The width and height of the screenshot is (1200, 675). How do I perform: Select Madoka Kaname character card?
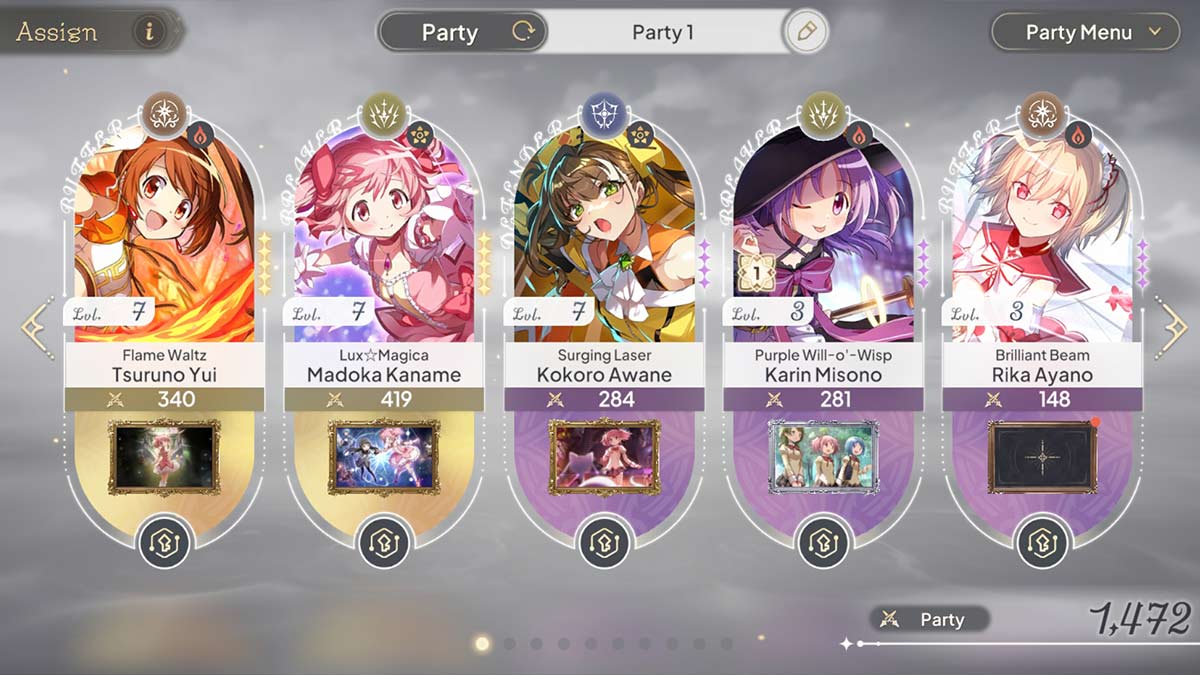point(384,240)
